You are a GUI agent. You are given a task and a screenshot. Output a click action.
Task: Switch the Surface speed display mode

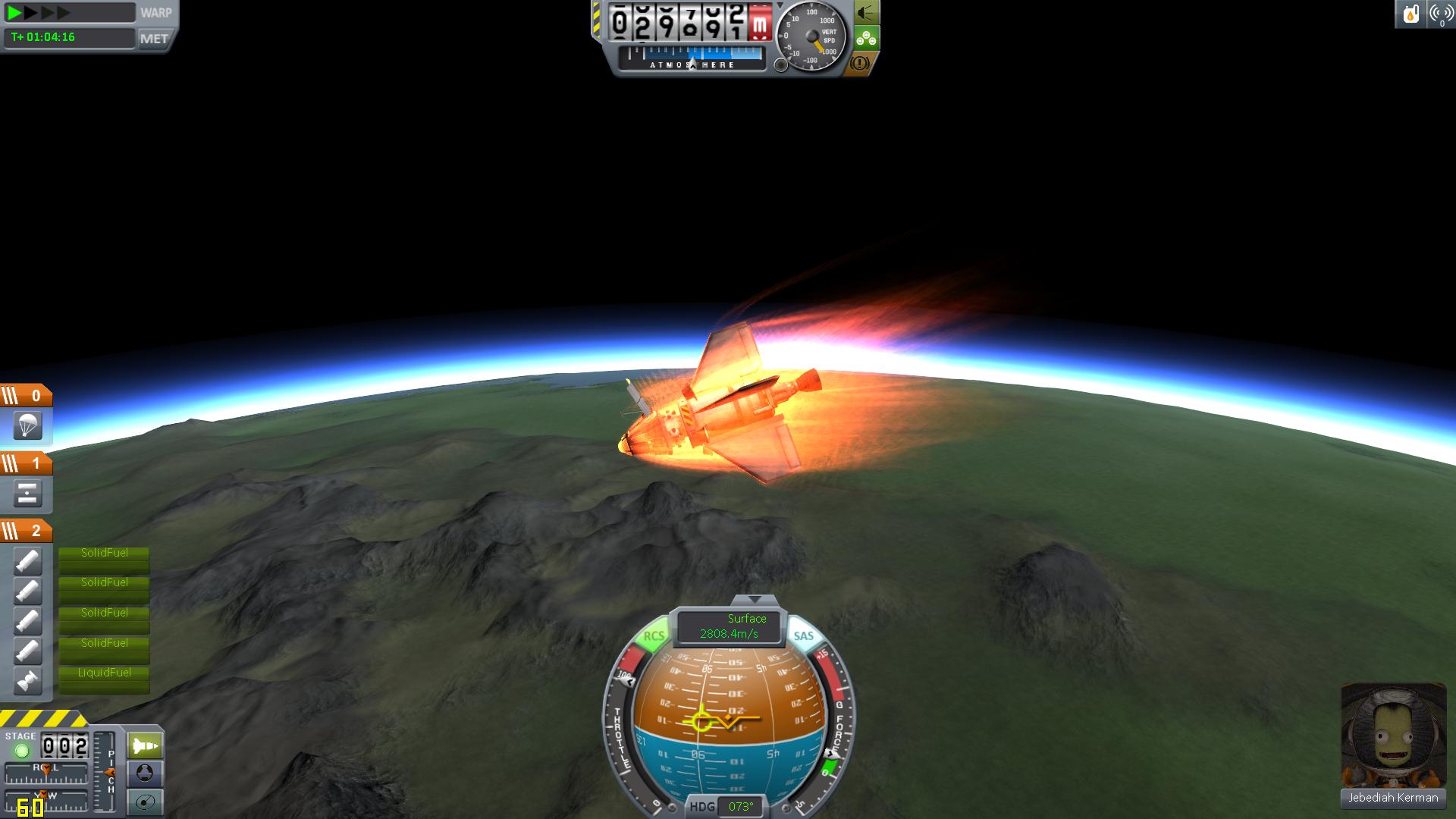click(x=730, y=626)
